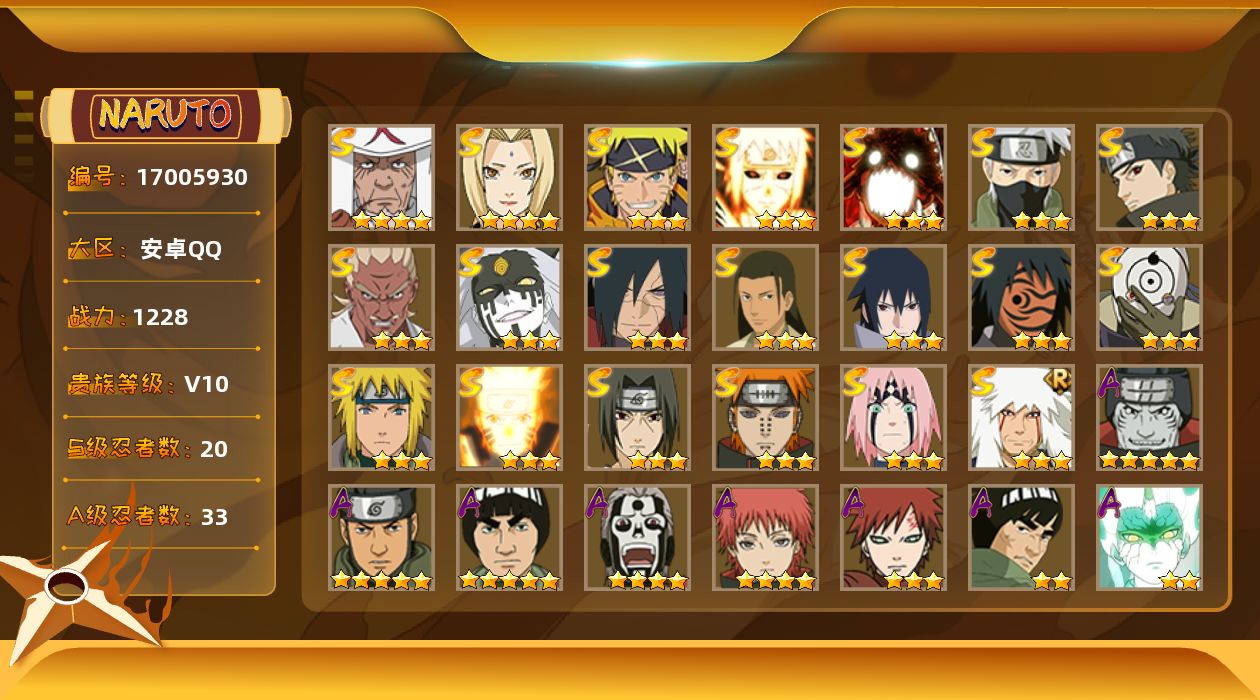Choose the blonde Minato portrait
Screen dimensions: 1260x700
tap(381, 418)
